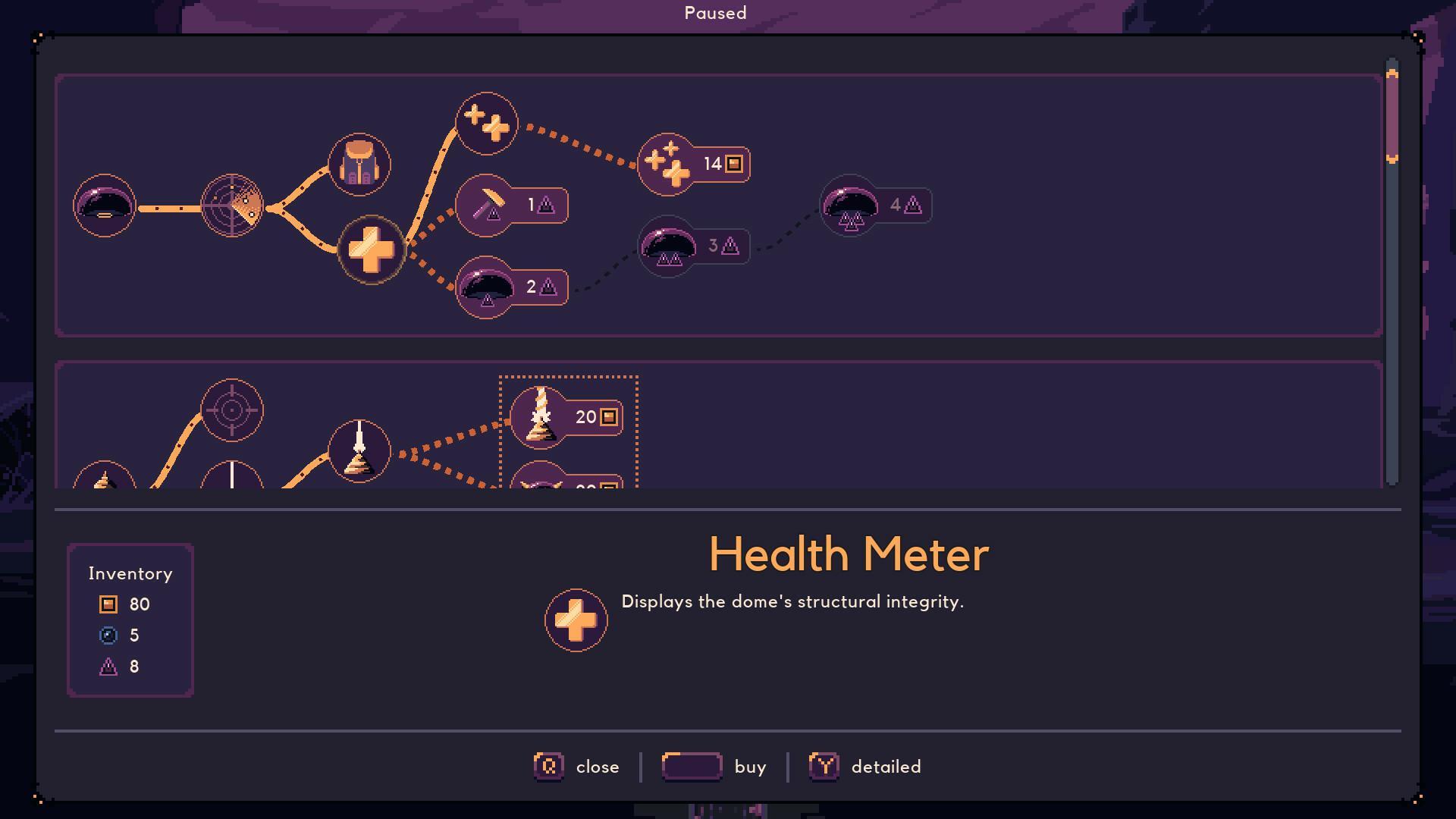Click the iron icon in the Inventory panel
The height and width of the screenshot is (819, 1456).
[107, 604]
